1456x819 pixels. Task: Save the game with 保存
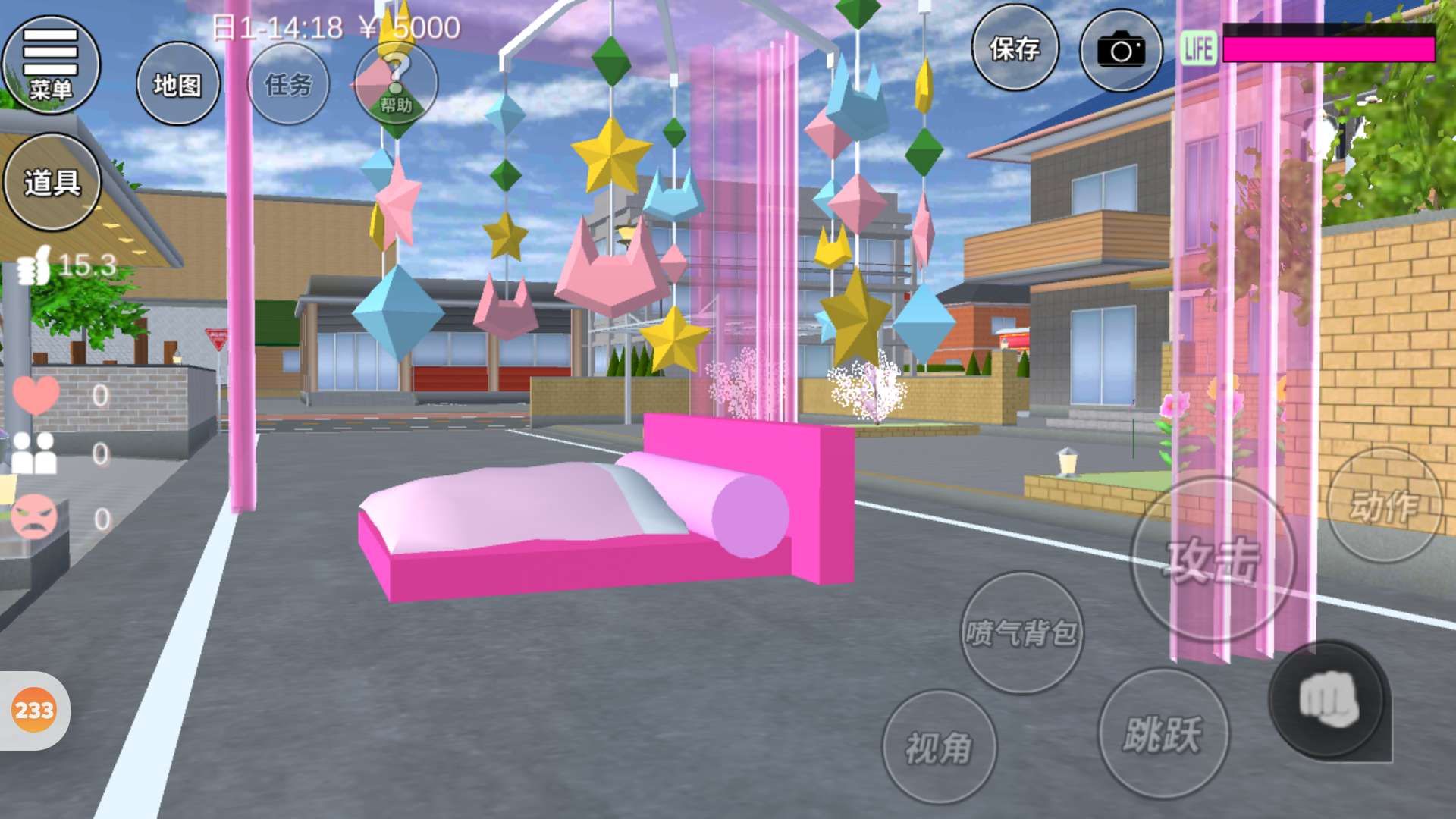[1015, 49]
